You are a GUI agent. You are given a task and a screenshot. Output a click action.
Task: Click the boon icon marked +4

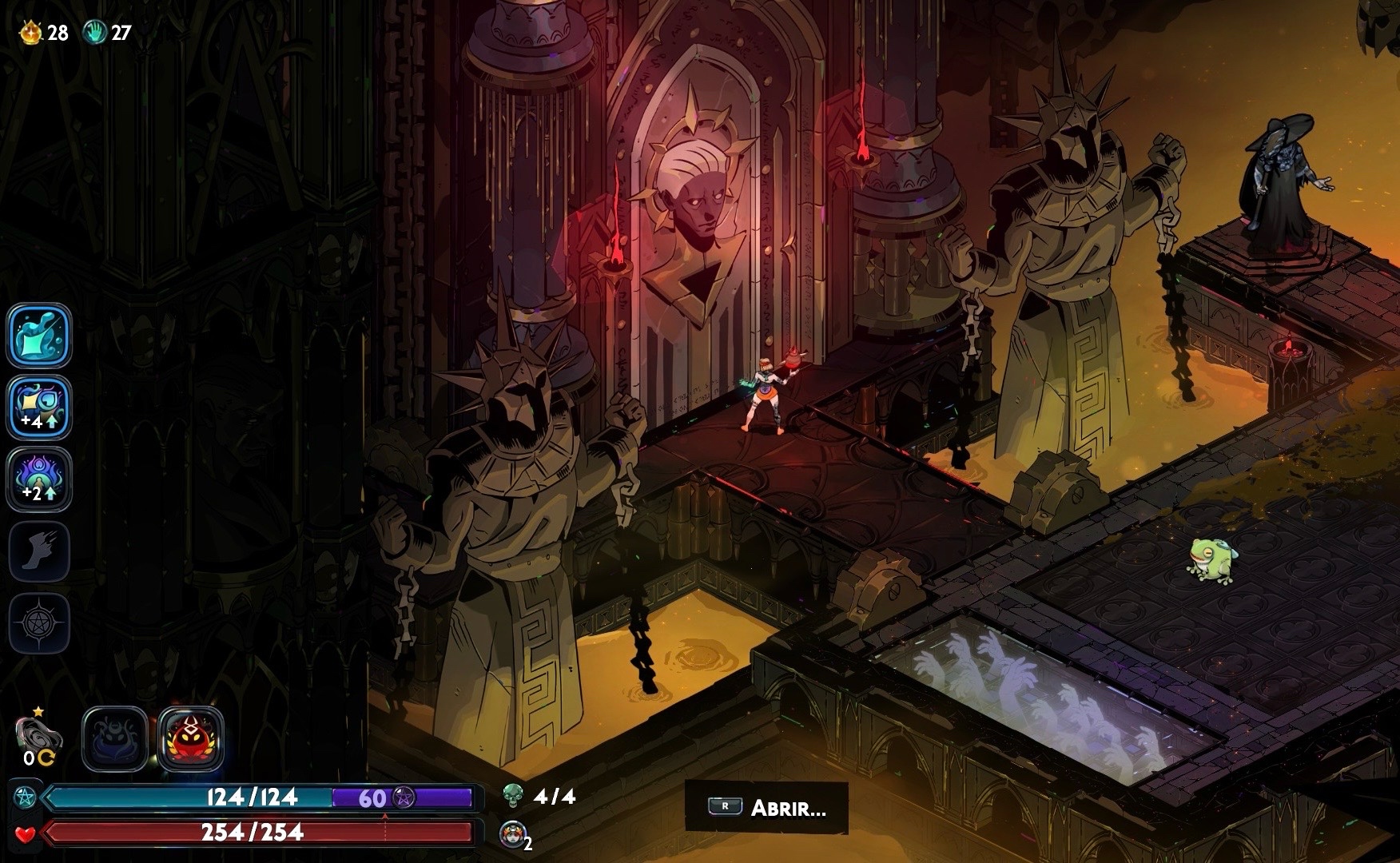(39, 408)
